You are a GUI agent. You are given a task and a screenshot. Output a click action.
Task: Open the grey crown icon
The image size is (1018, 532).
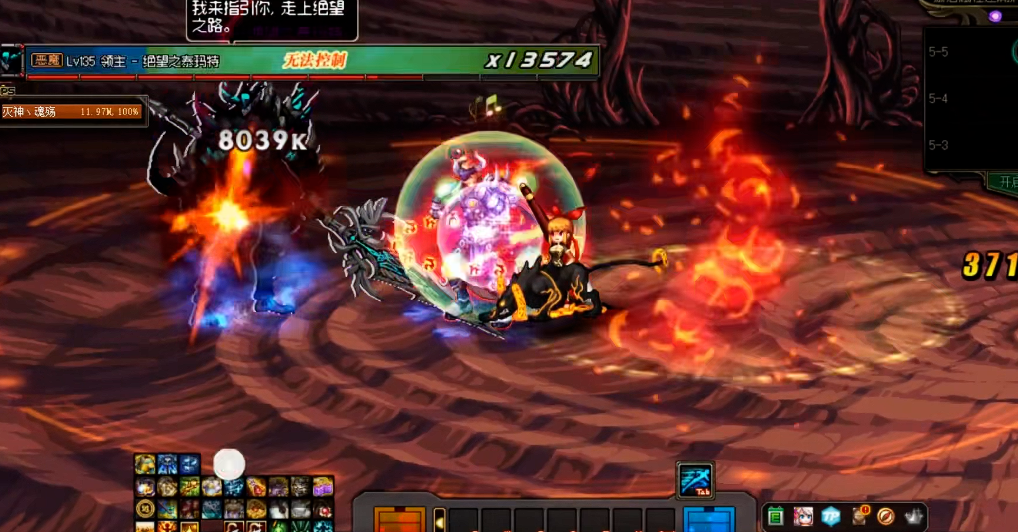pyautogui.click(x=913, y=516)
